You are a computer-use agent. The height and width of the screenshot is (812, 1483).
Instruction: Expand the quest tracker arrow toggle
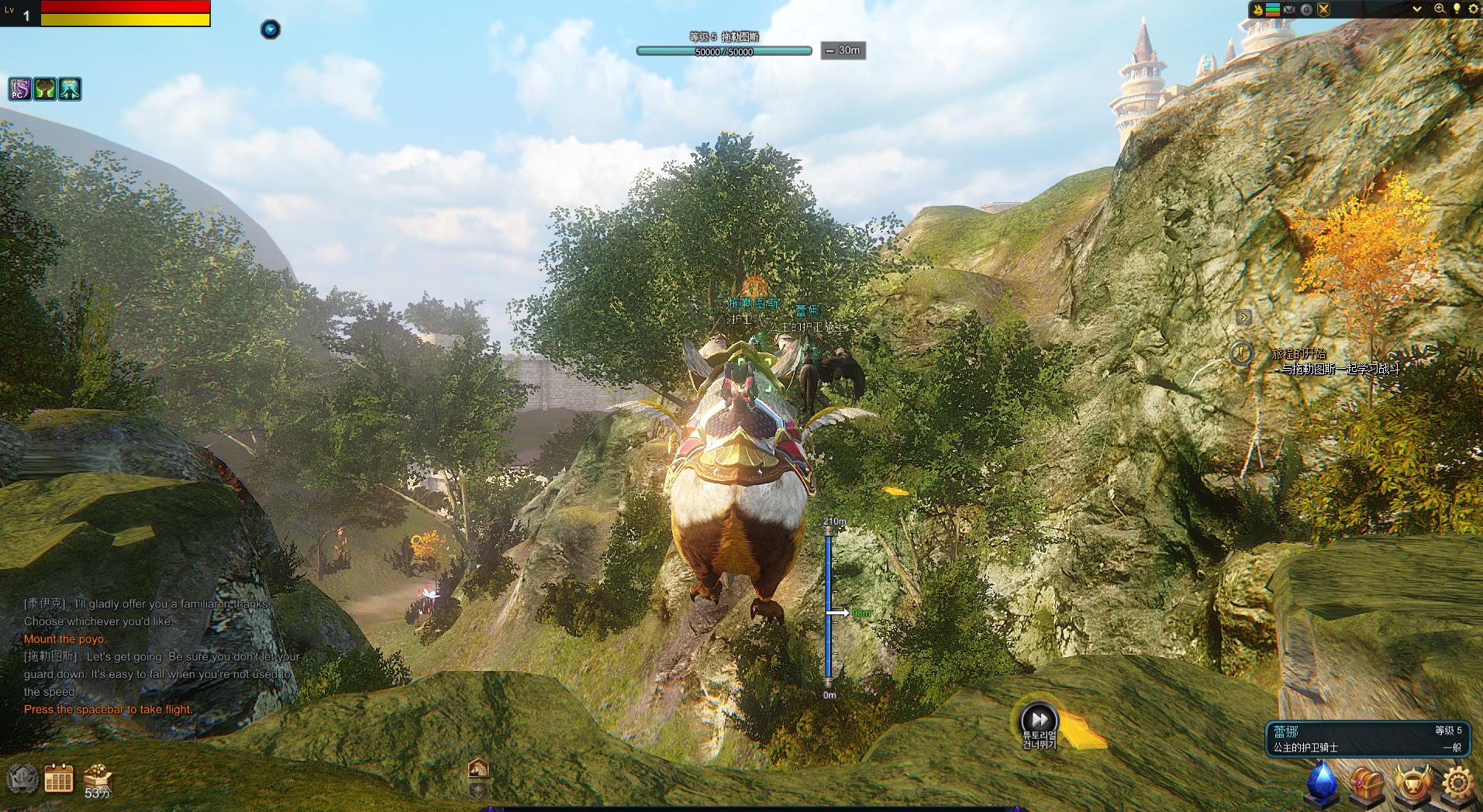tap(1243, 317)
